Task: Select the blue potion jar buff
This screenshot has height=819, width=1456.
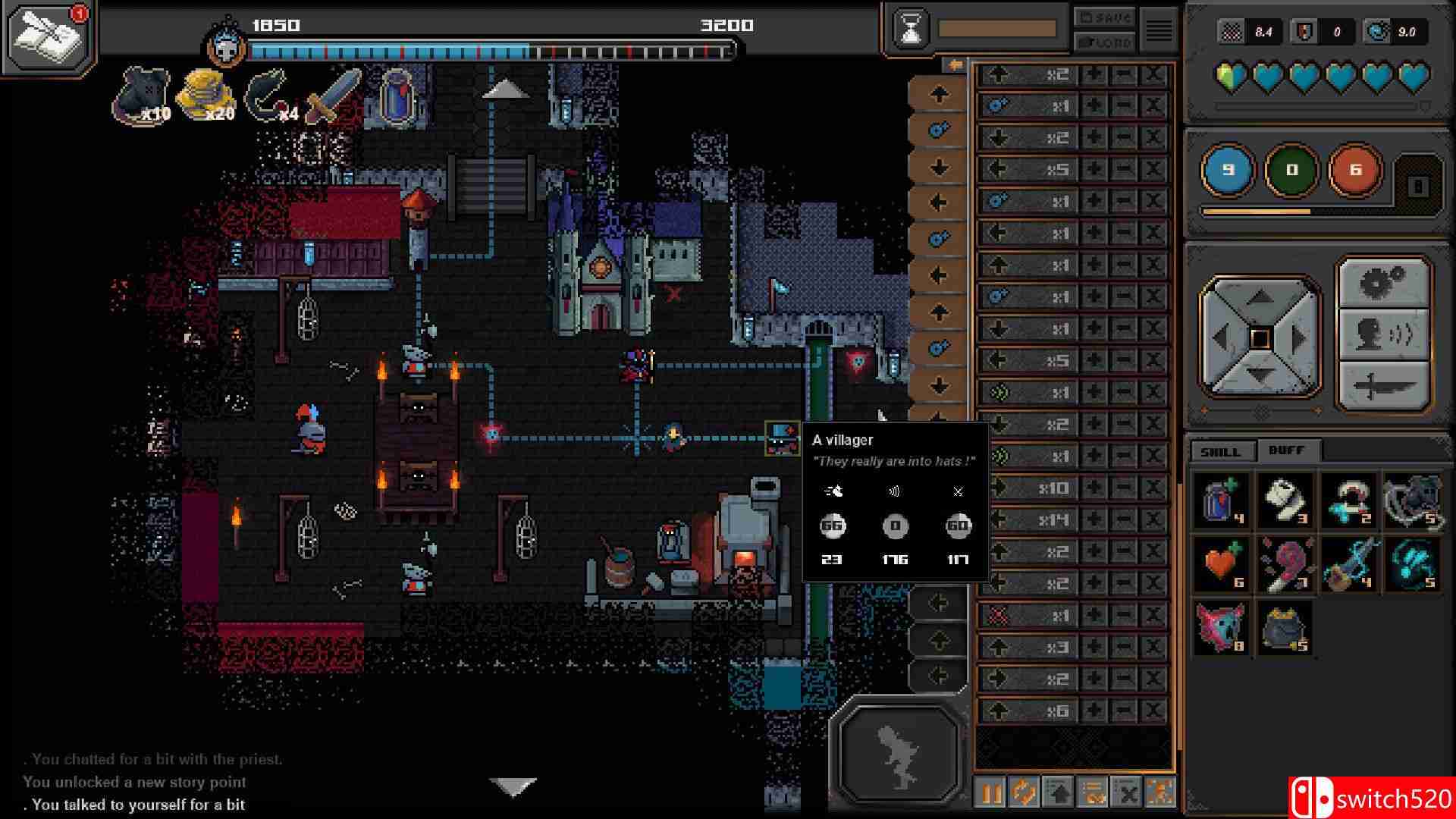Action: (1222, 500)
